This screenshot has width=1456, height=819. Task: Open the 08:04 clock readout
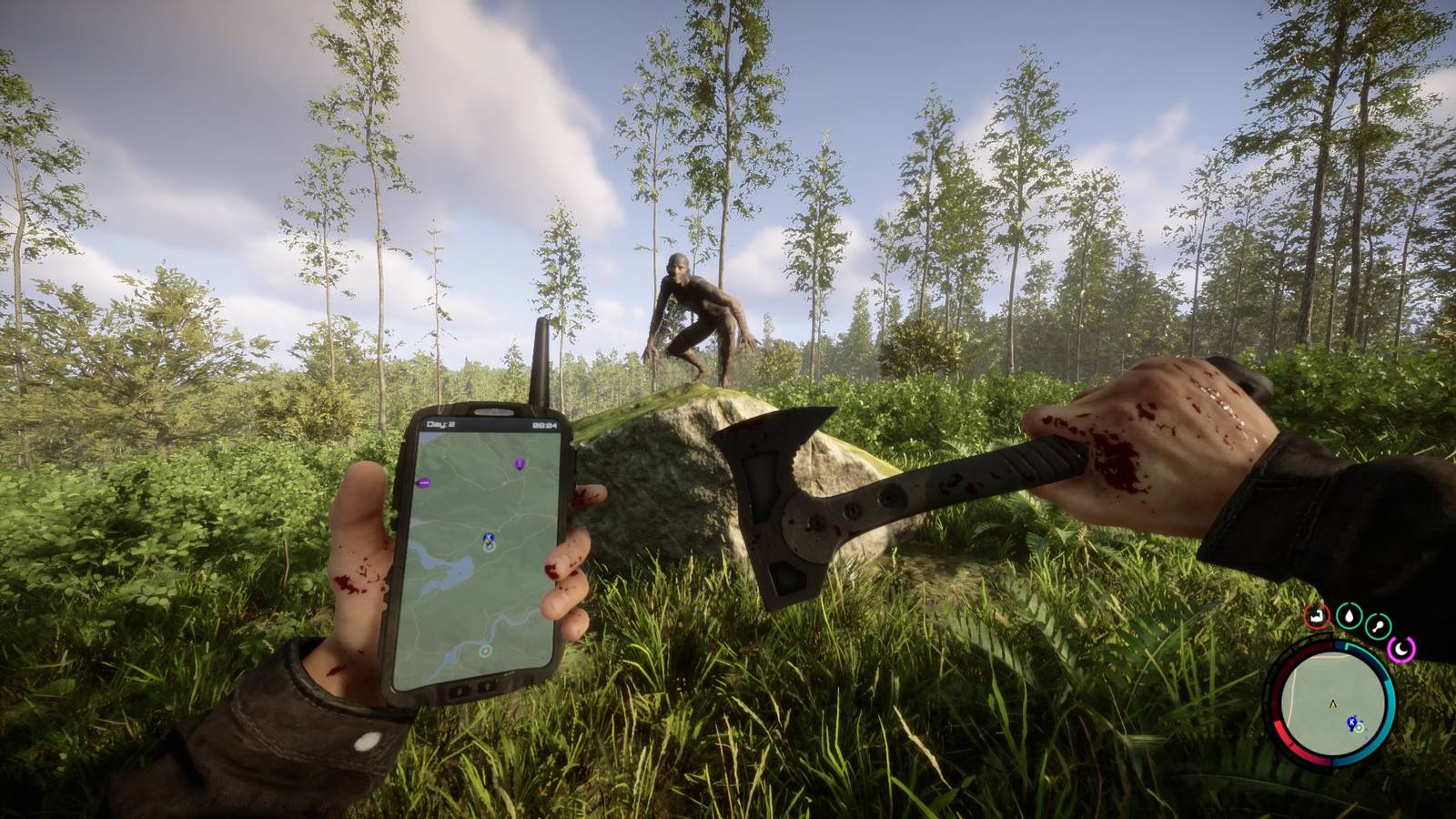(545, 425)
